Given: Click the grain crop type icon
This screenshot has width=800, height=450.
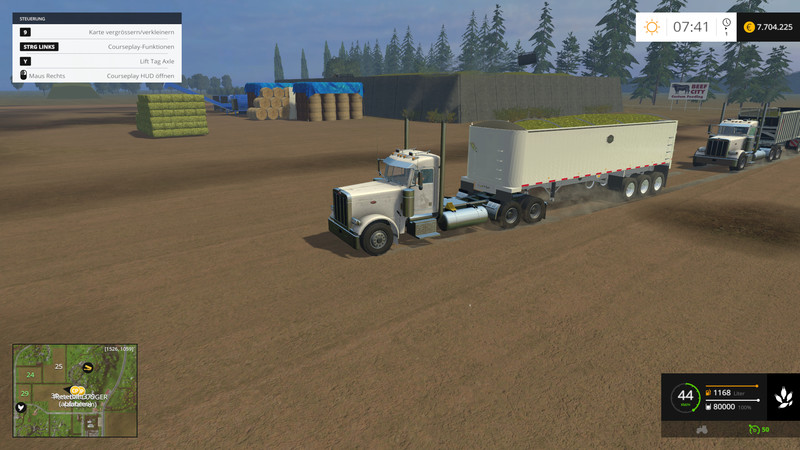Looking at the screenshot, I should click(x=782, y=398).
